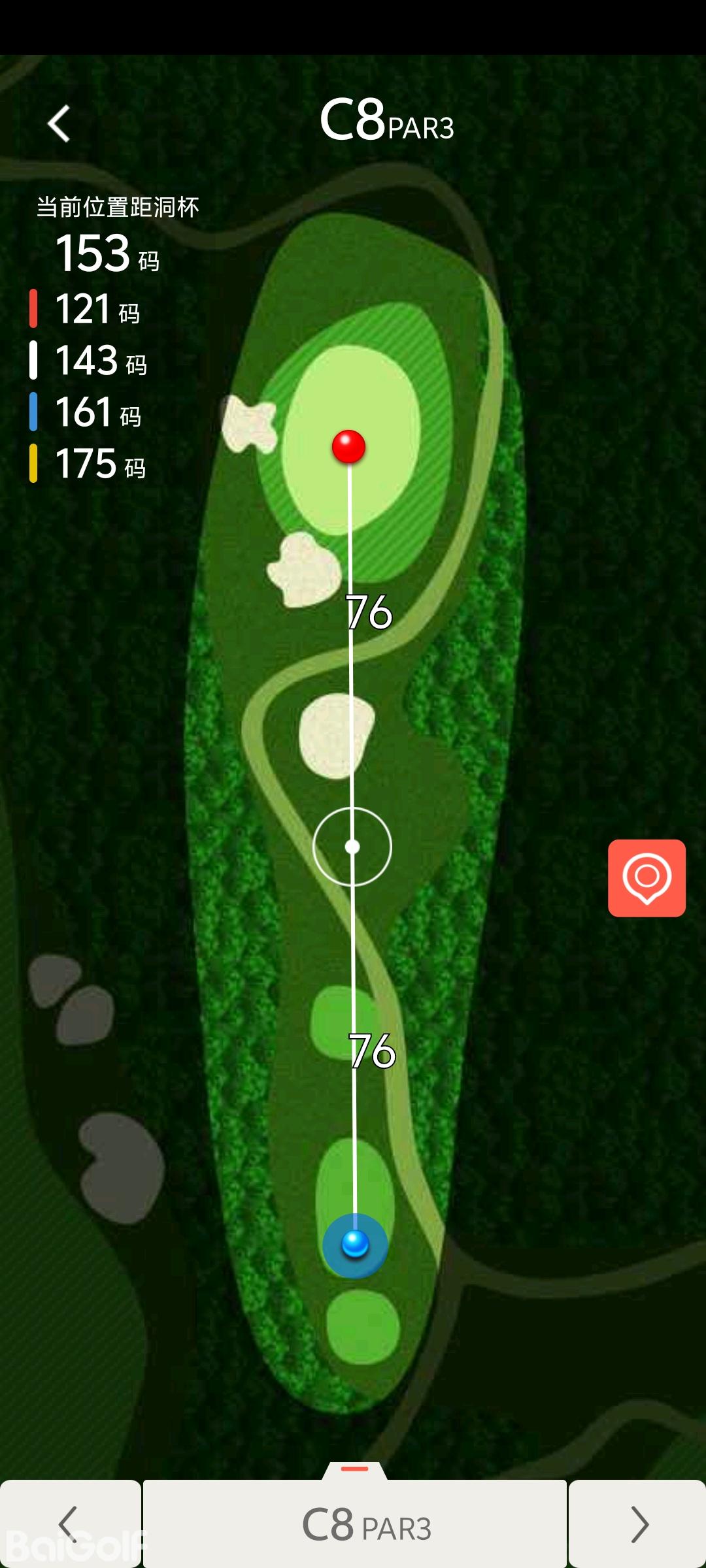Go back using the top-left arrow
Screen dimensions: 706x1568
(x=59, y=123)
